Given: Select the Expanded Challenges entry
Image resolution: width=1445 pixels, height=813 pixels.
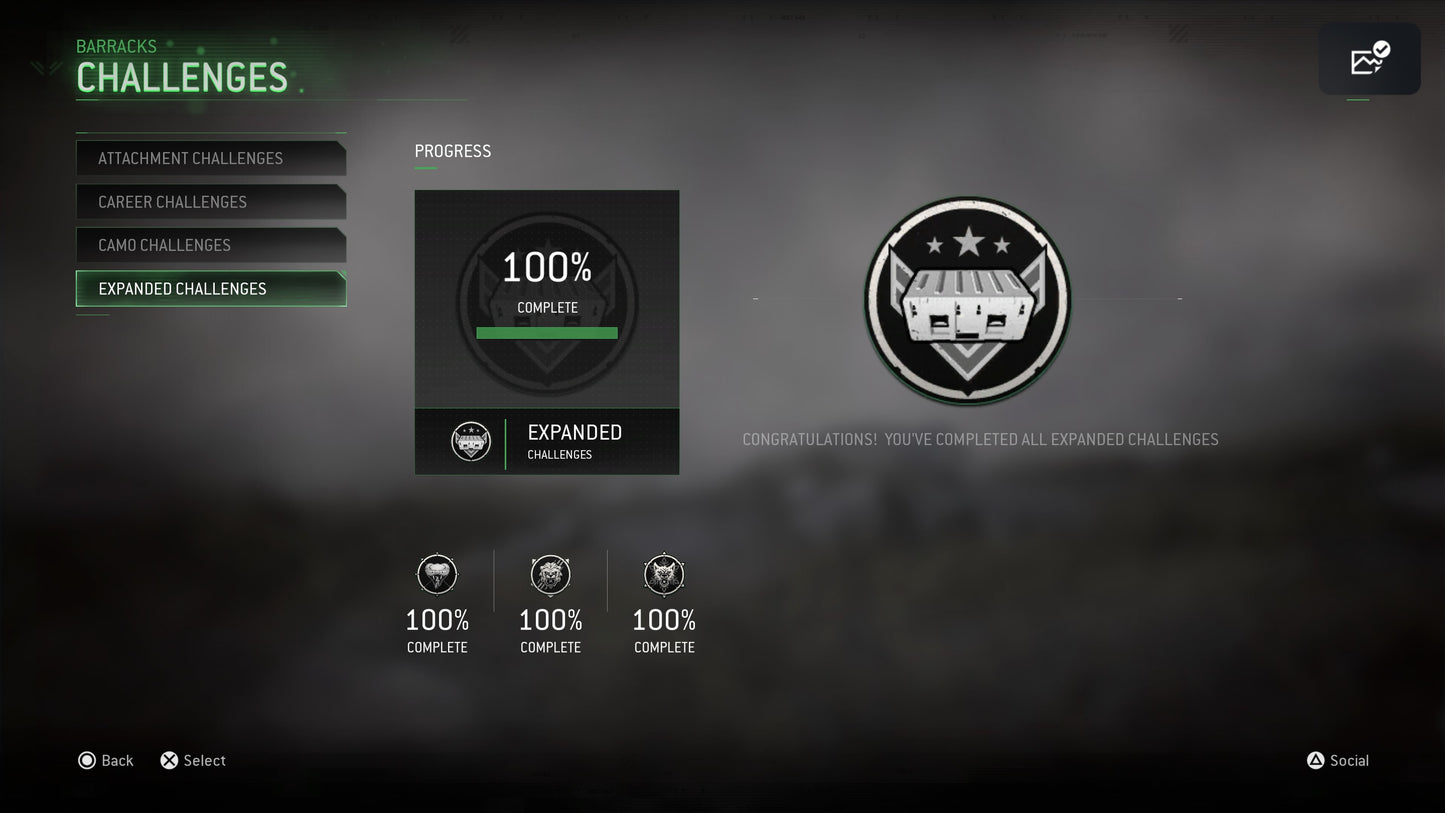Looking at the screenshot, I should [x=211, y=289].
